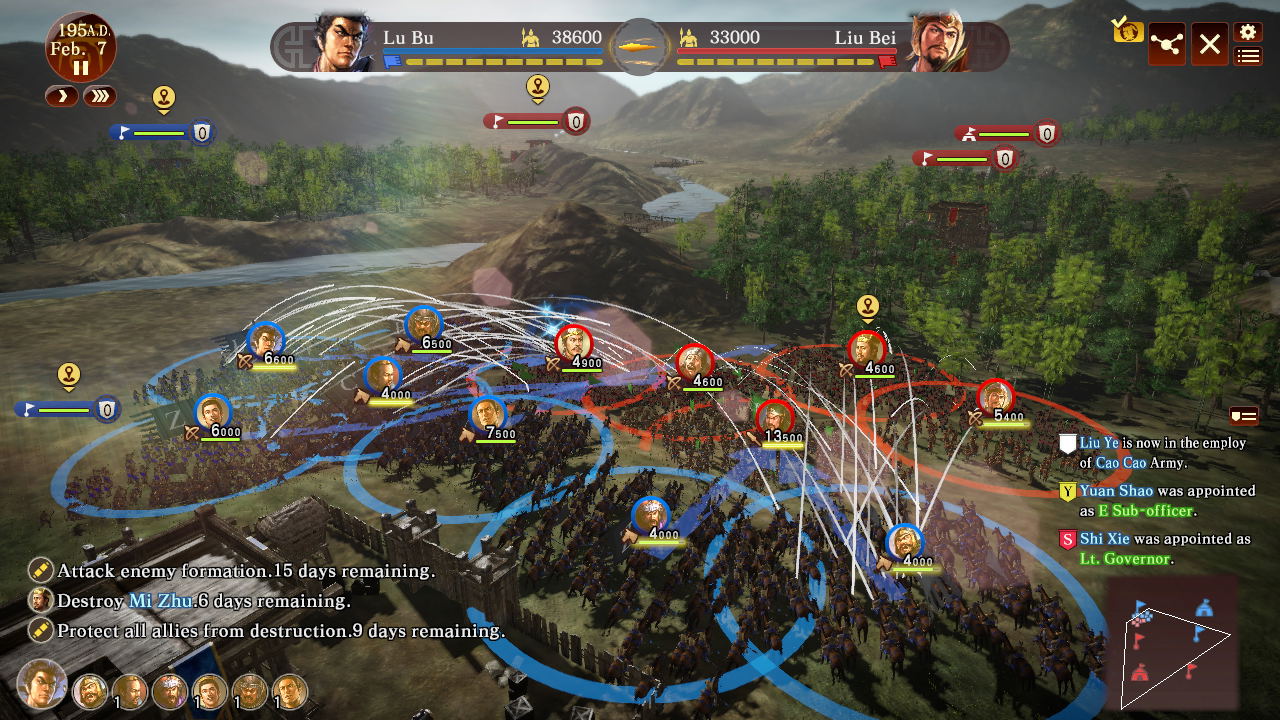The width and height of the screenshot is (1280, 720).
Task: Open the battlefield minimap
Action: pyautogui.click(x=1170, y=642)
